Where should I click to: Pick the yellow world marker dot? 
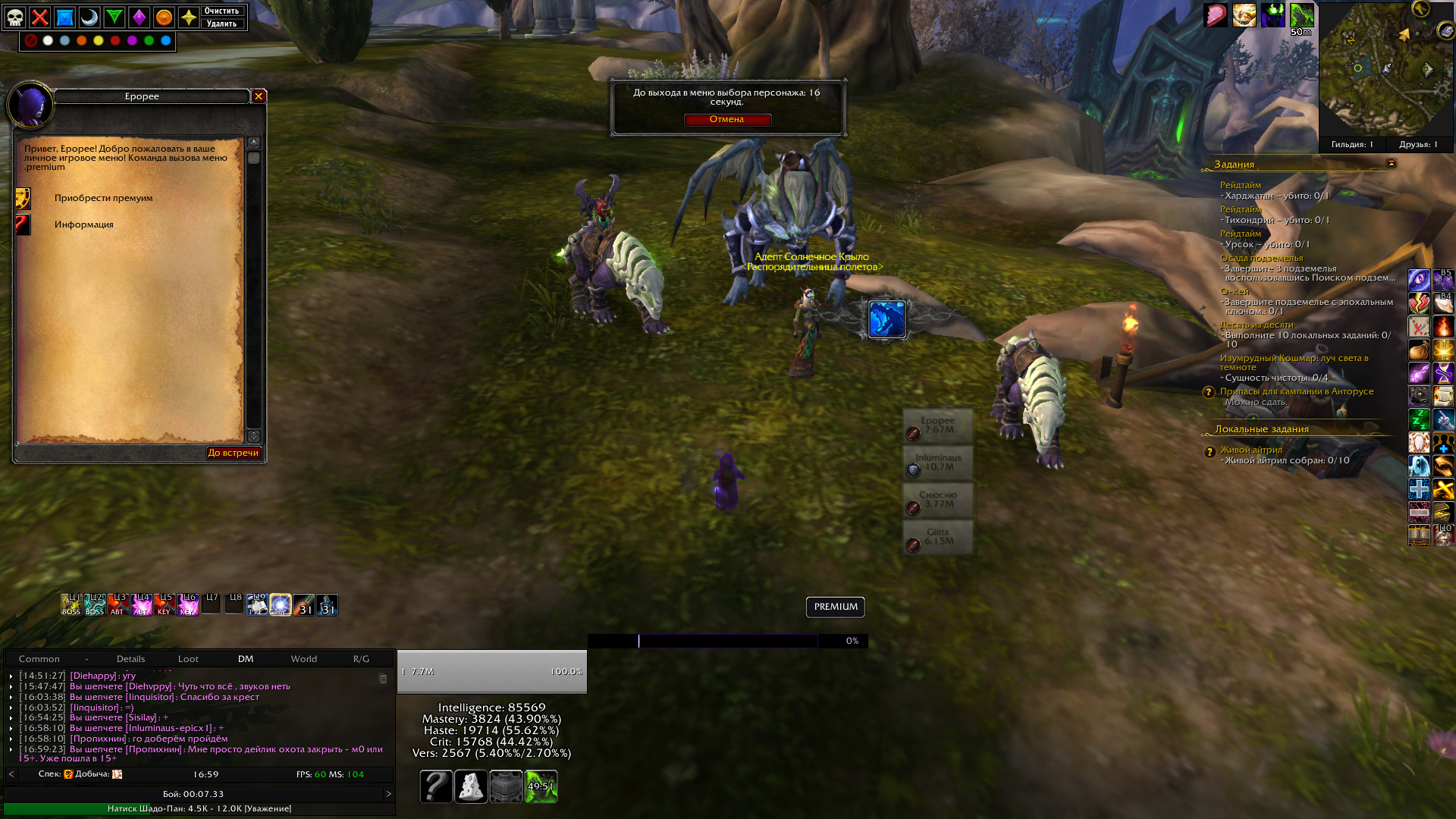(99, 41)
